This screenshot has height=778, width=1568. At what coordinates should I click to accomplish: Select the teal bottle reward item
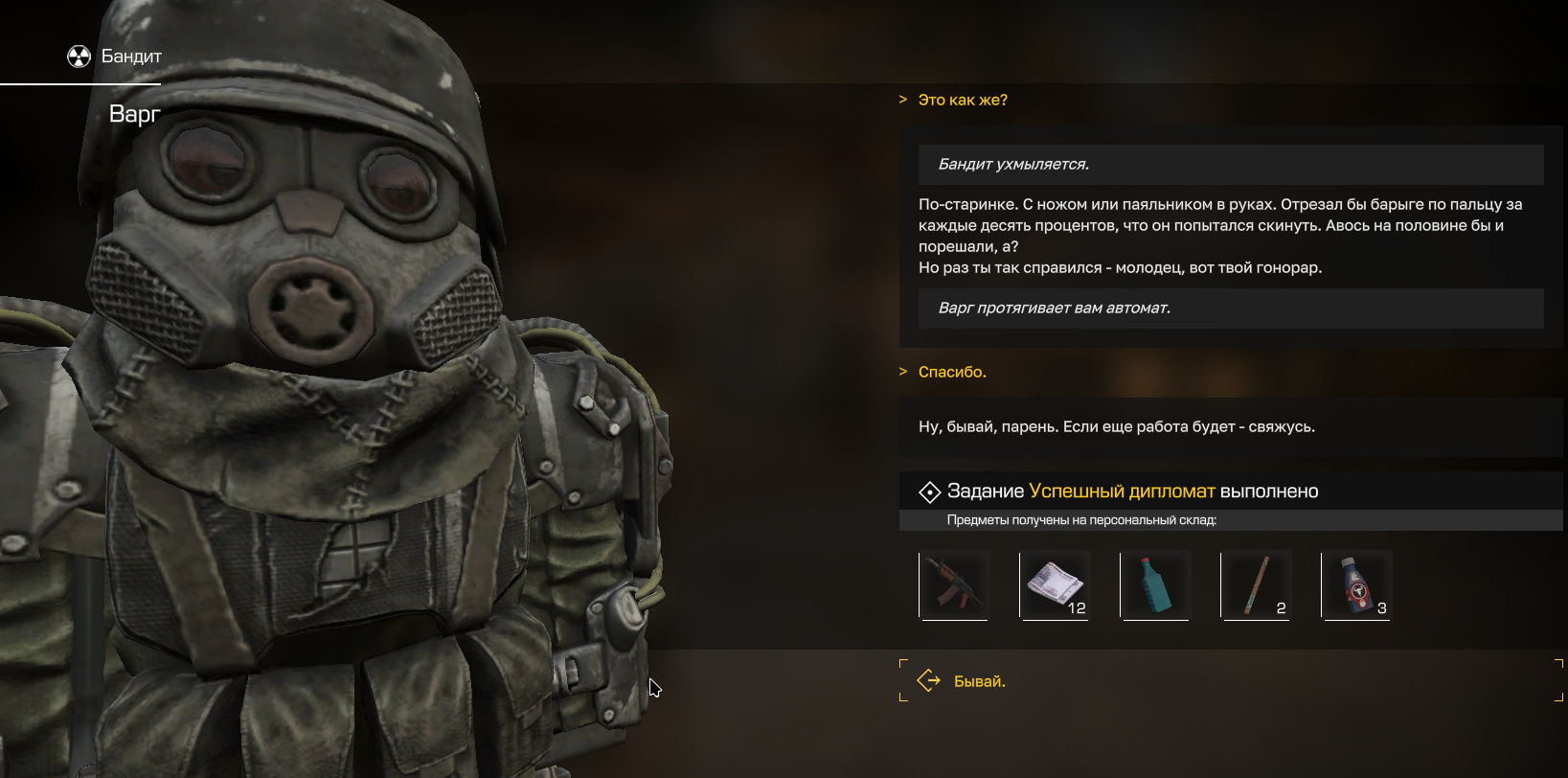(x=1155, y=585)
